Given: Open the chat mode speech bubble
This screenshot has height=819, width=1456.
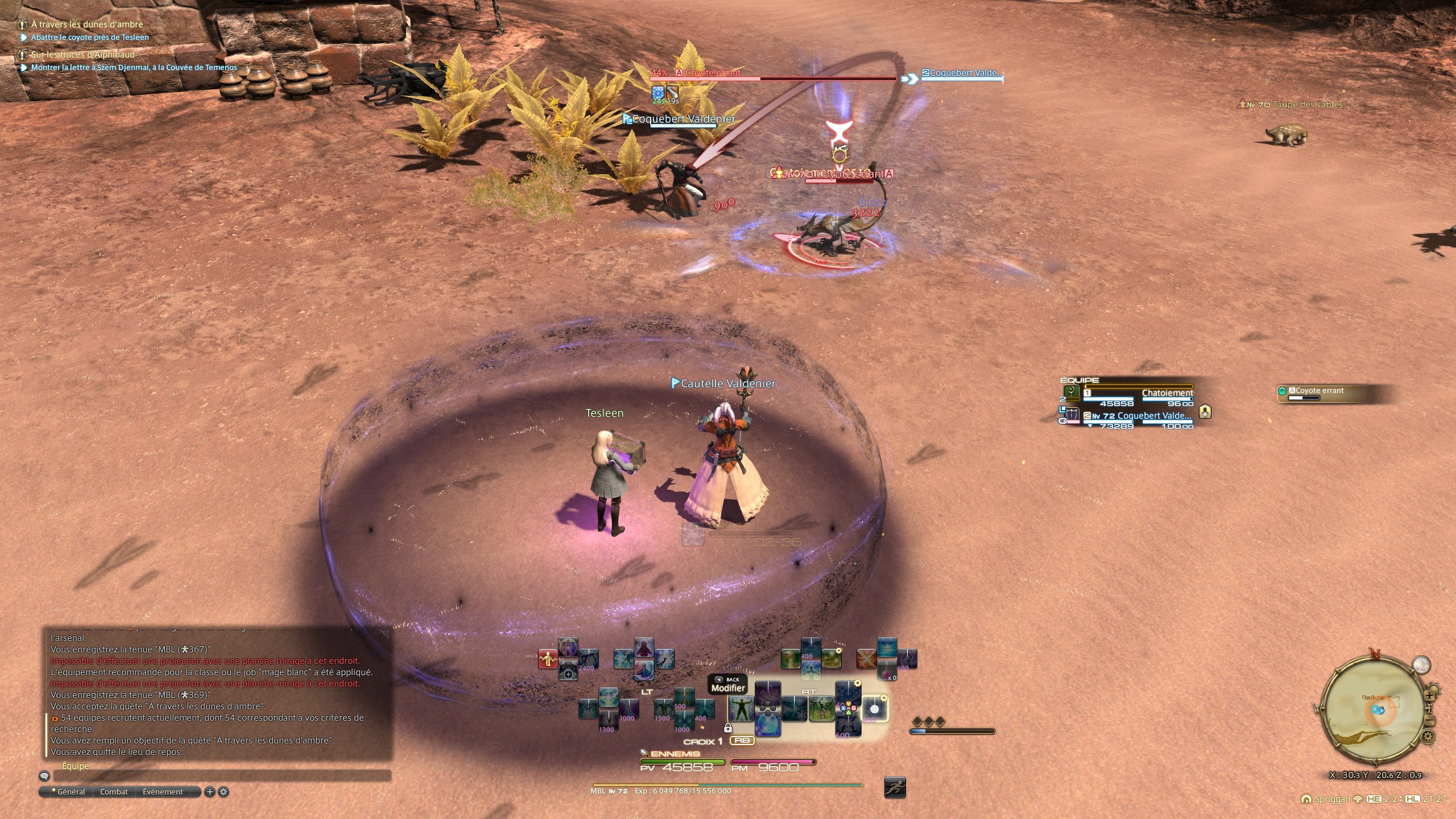Looking at the screenshot, I should [44, 776].
